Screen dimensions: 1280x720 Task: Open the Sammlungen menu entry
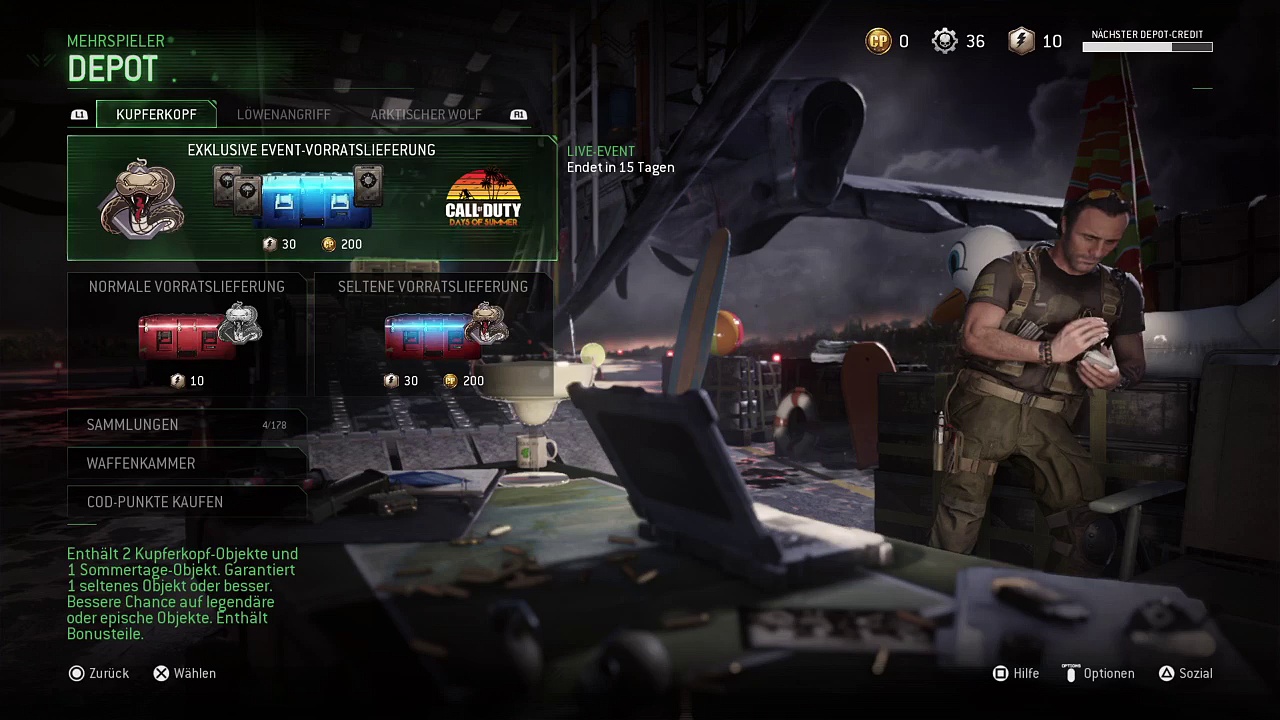186,425
